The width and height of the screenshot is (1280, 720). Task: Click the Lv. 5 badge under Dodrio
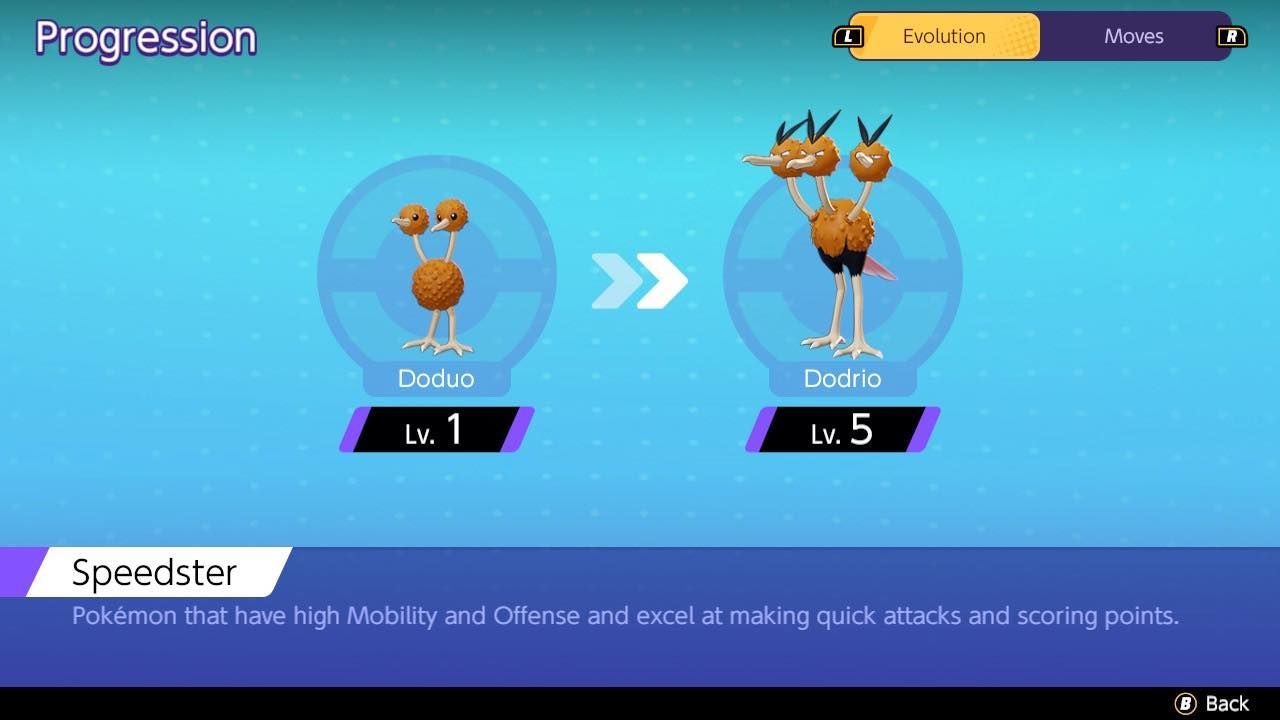coord(840,431)
